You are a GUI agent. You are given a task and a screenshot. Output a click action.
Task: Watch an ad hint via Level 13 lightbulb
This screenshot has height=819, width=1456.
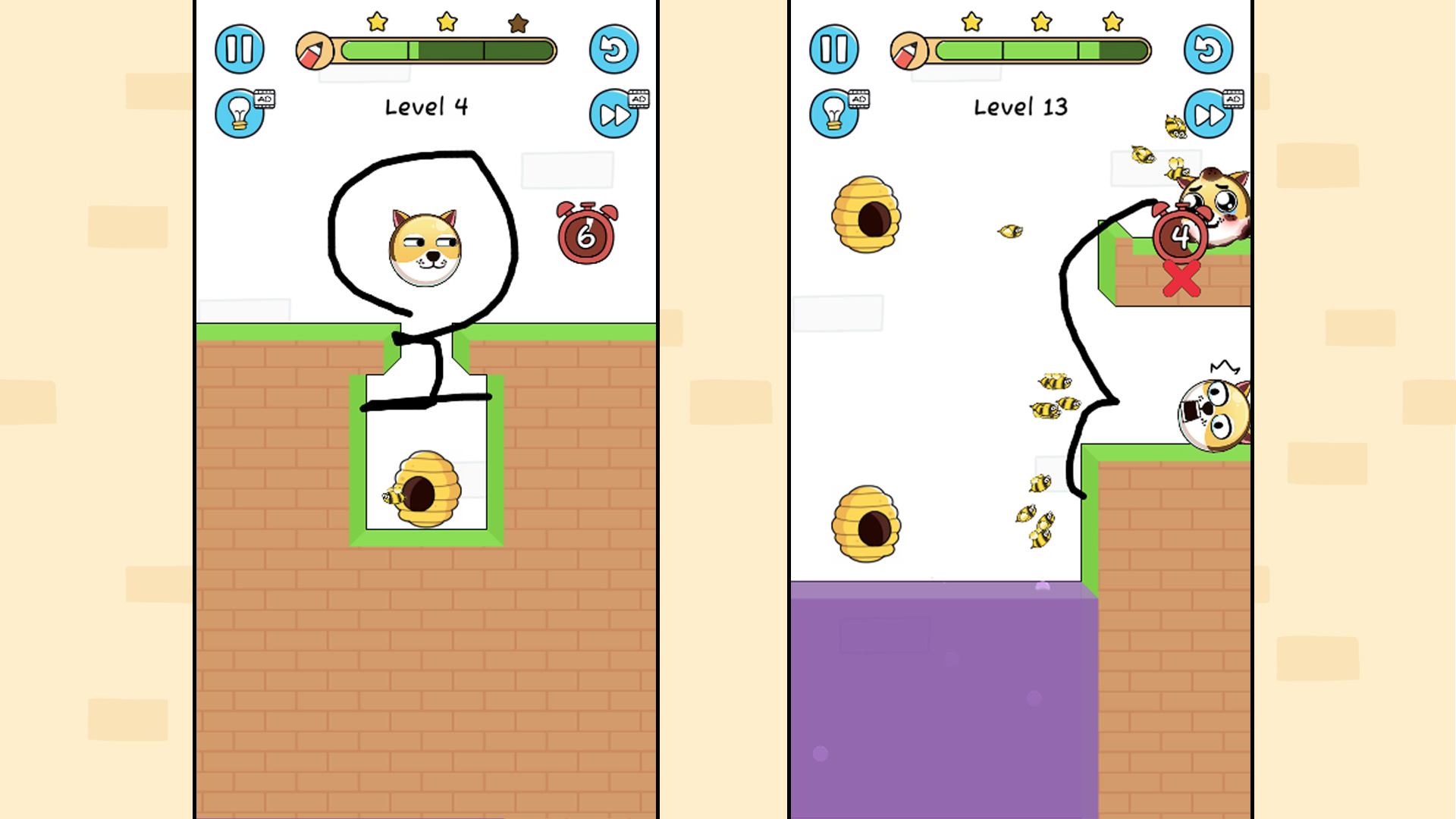coord(833,114)
